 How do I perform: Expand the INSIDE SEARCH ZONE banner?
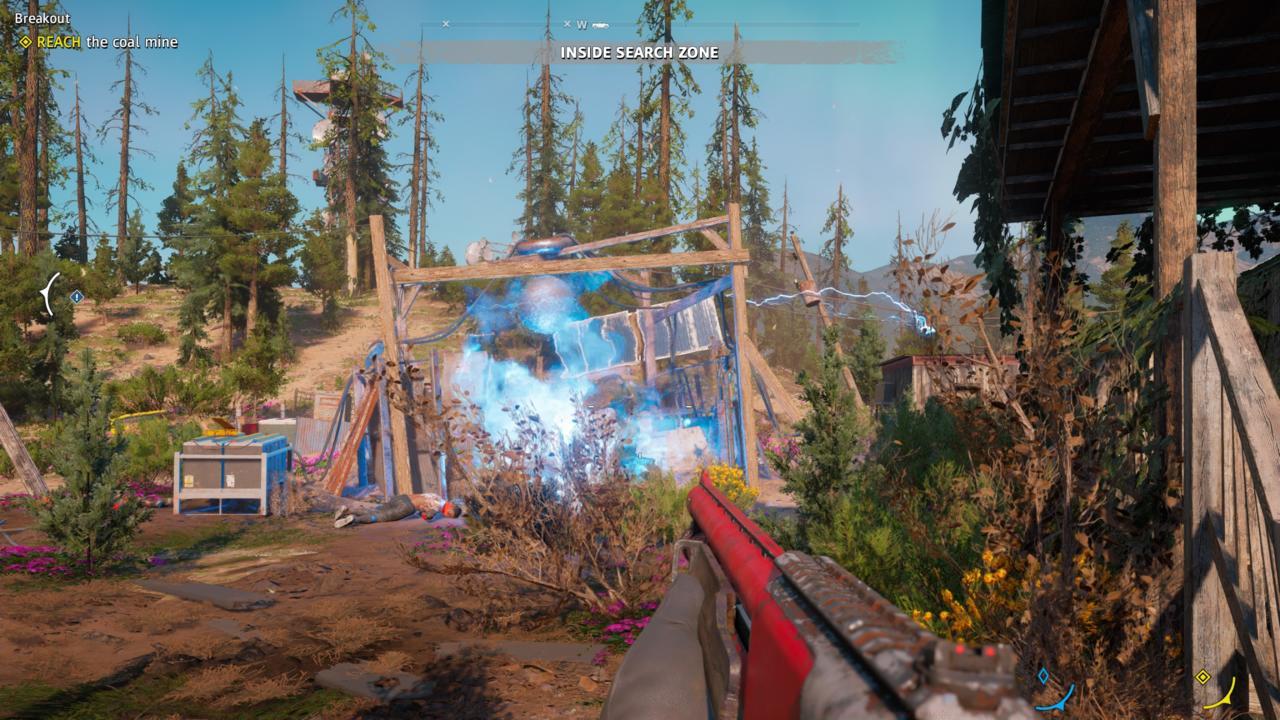click(640, 50)
